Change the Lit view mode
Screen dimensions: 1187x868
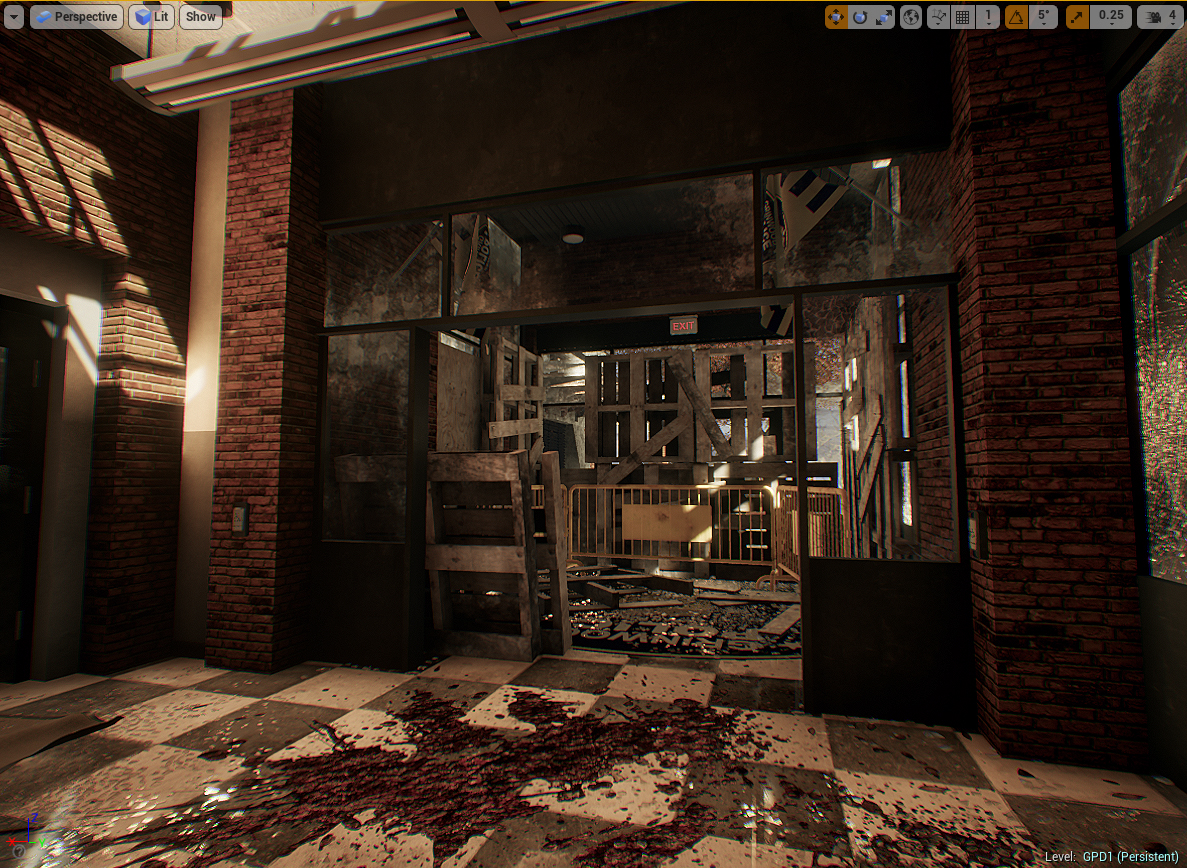(x=151, y=16)
